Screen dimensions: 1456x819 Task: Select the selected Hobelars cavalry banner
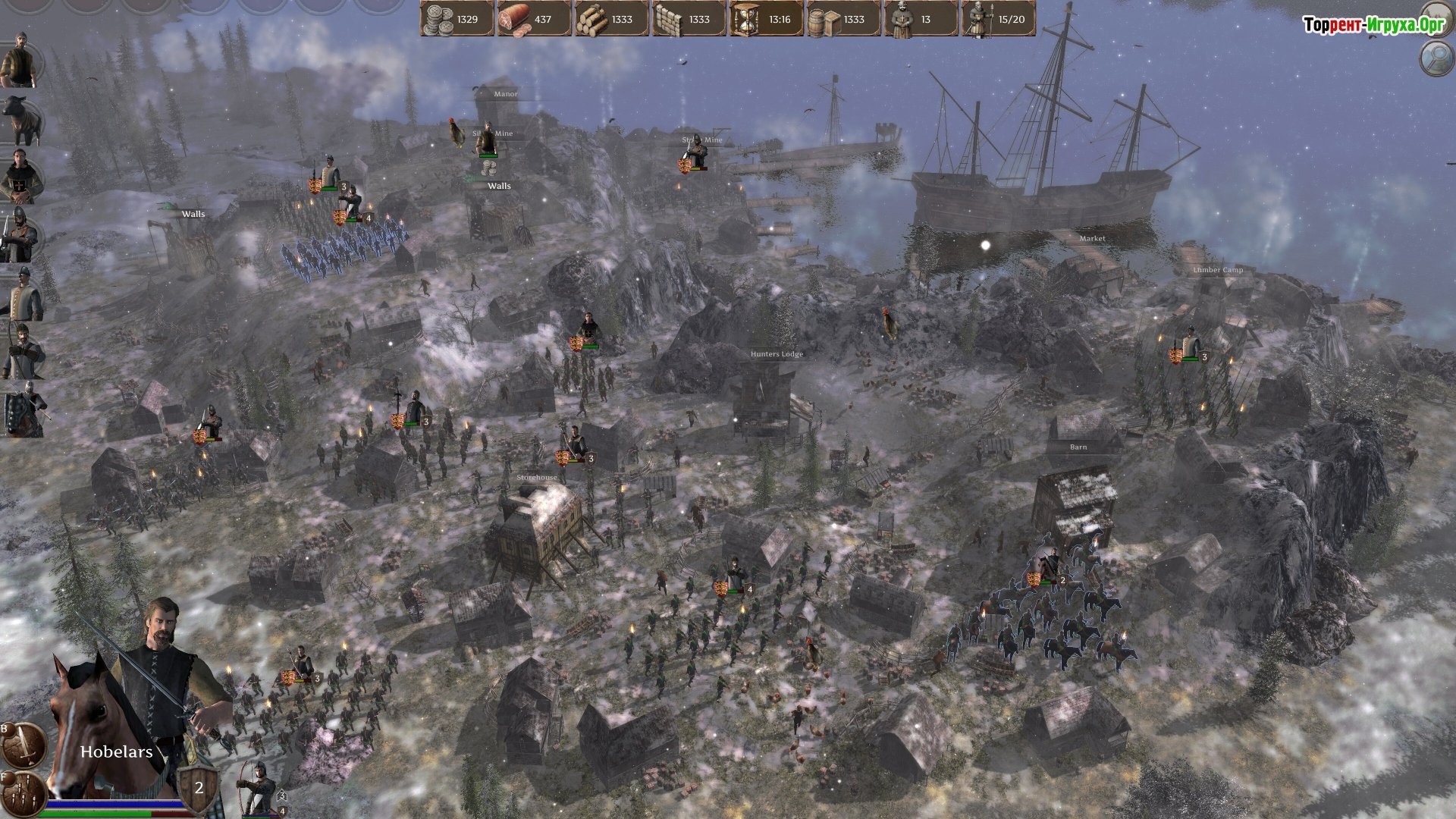(x=1034, y=579)
